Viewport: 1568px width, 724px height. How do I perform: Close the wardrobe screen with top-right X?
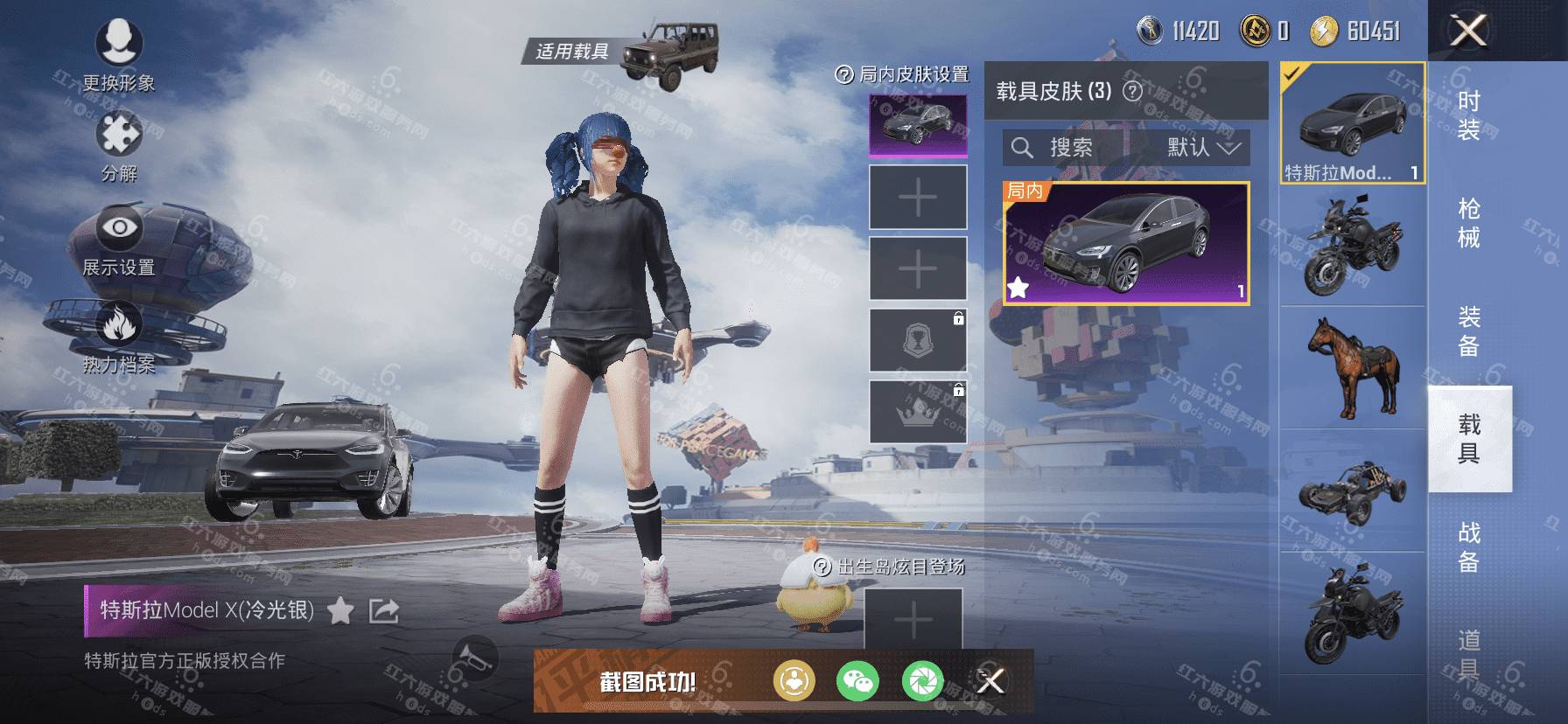click(1468, 31)
